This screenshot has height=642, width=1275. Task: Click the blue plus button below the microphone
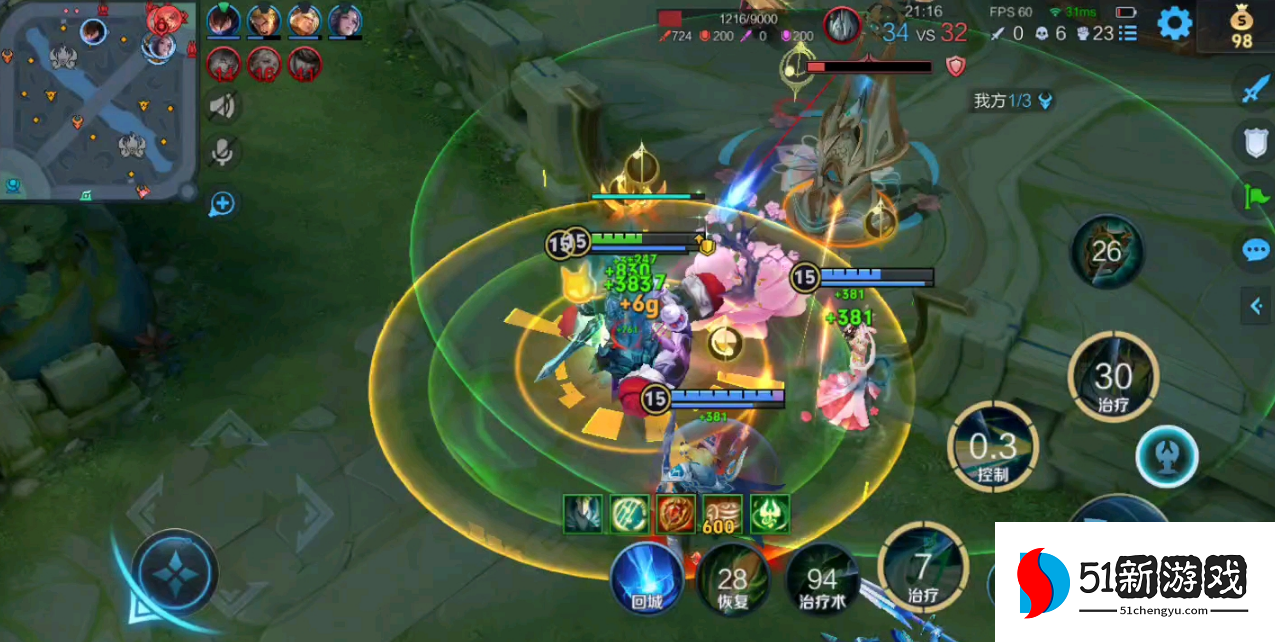click(x=221, y=204)
